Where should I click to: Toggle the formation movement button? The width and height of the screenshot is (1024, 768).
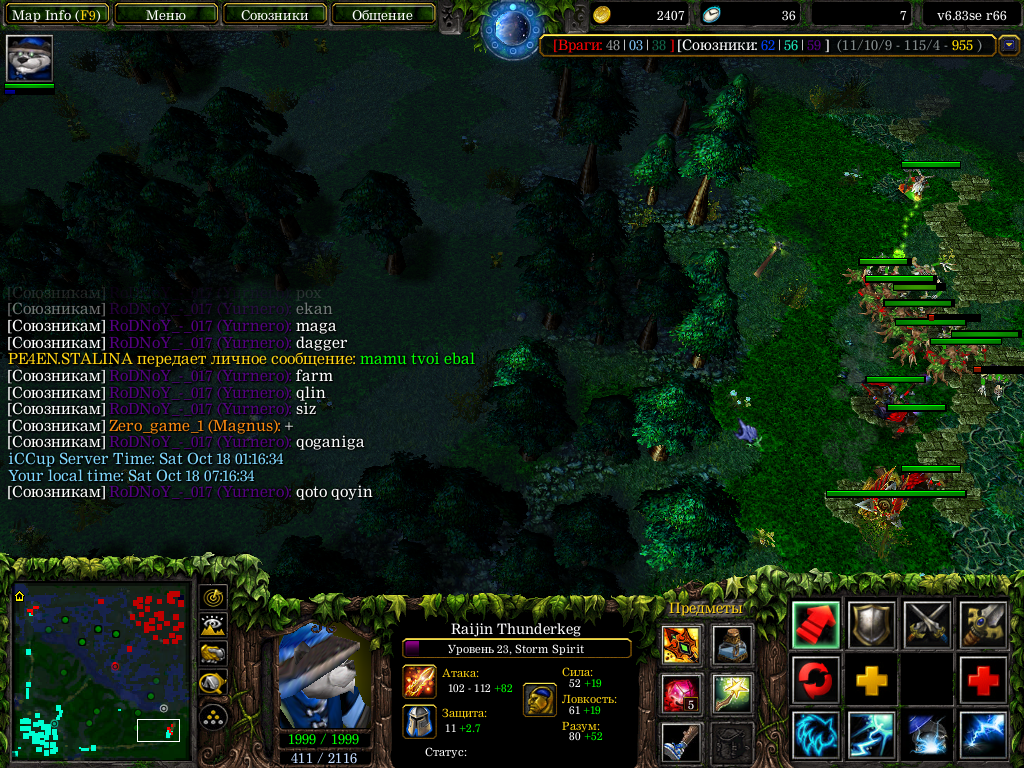(213, 716)
